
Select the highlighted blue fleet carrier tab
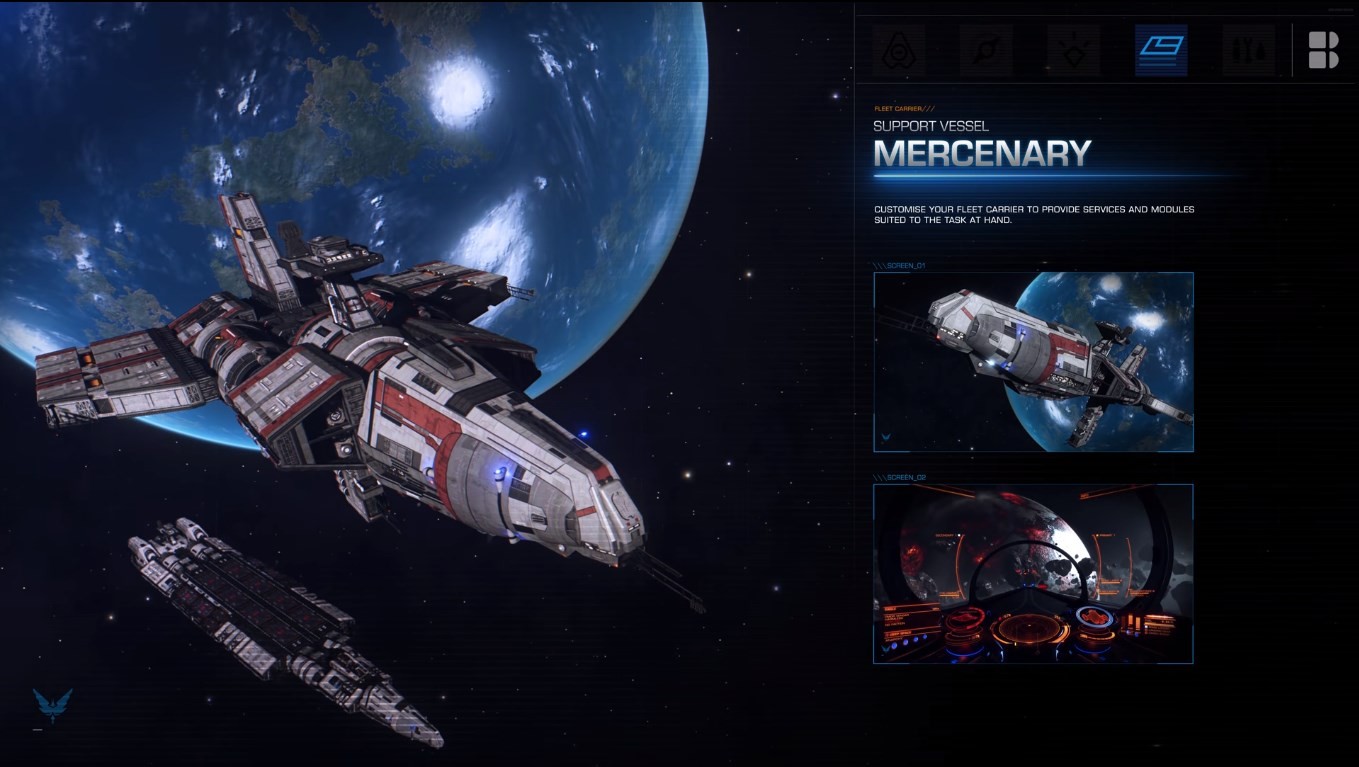pyautogui.click(x=1161, y=51)
